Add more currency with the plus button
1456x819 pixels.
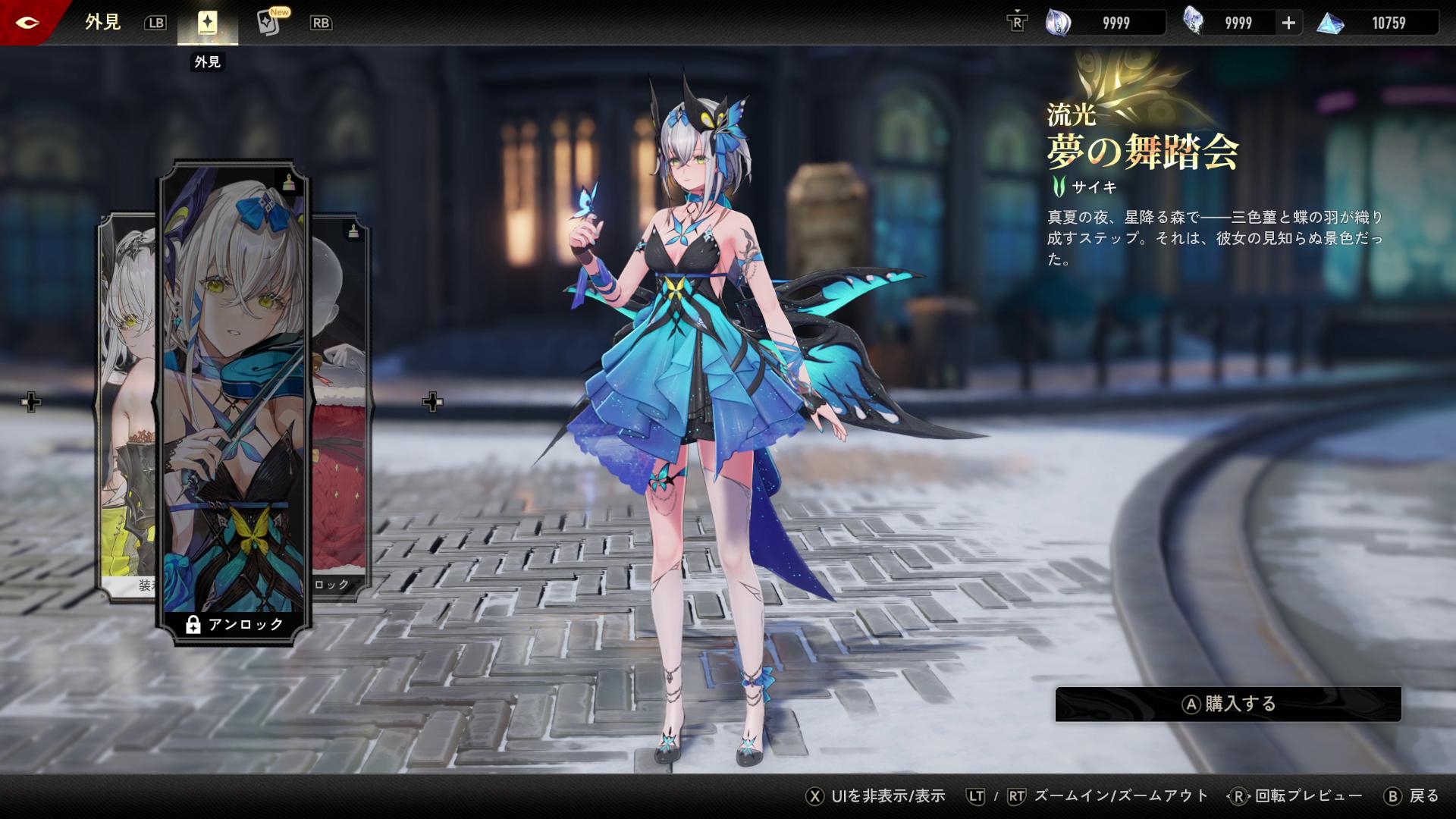1288,23
